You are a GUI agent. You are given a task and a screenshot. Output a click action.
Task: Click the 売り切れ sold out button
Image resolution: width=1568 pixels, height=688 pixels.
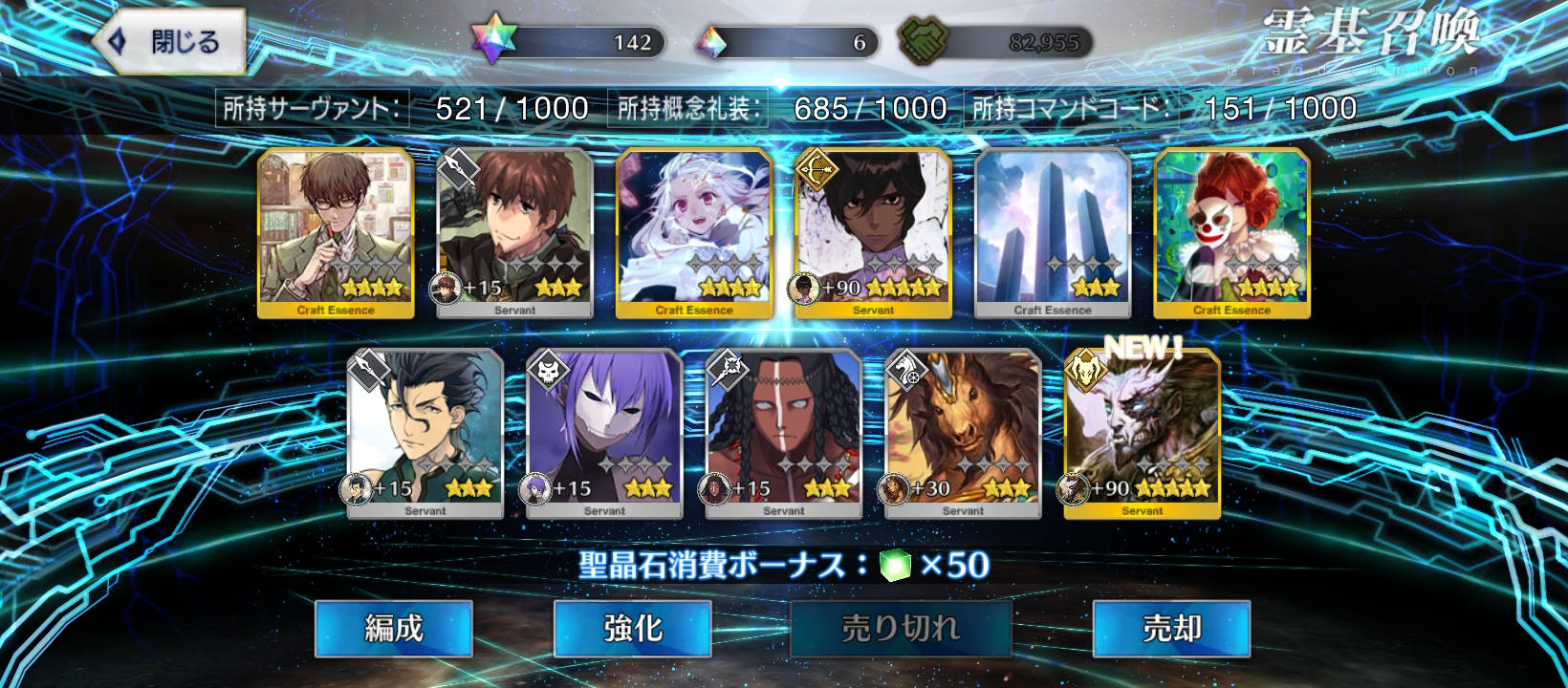900,628
